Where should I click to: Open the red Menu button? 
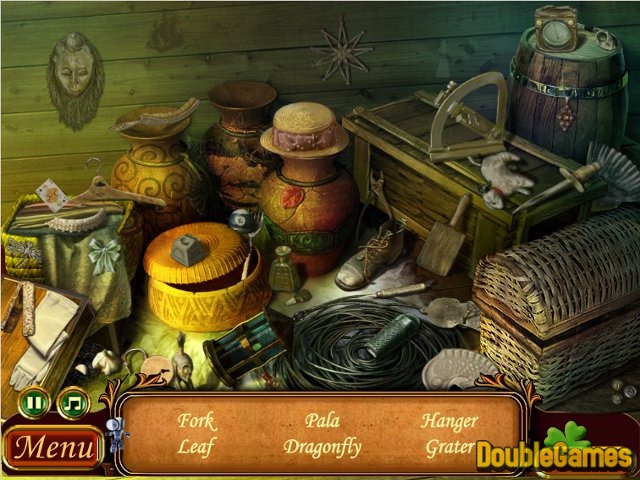(x=53, y=446)
